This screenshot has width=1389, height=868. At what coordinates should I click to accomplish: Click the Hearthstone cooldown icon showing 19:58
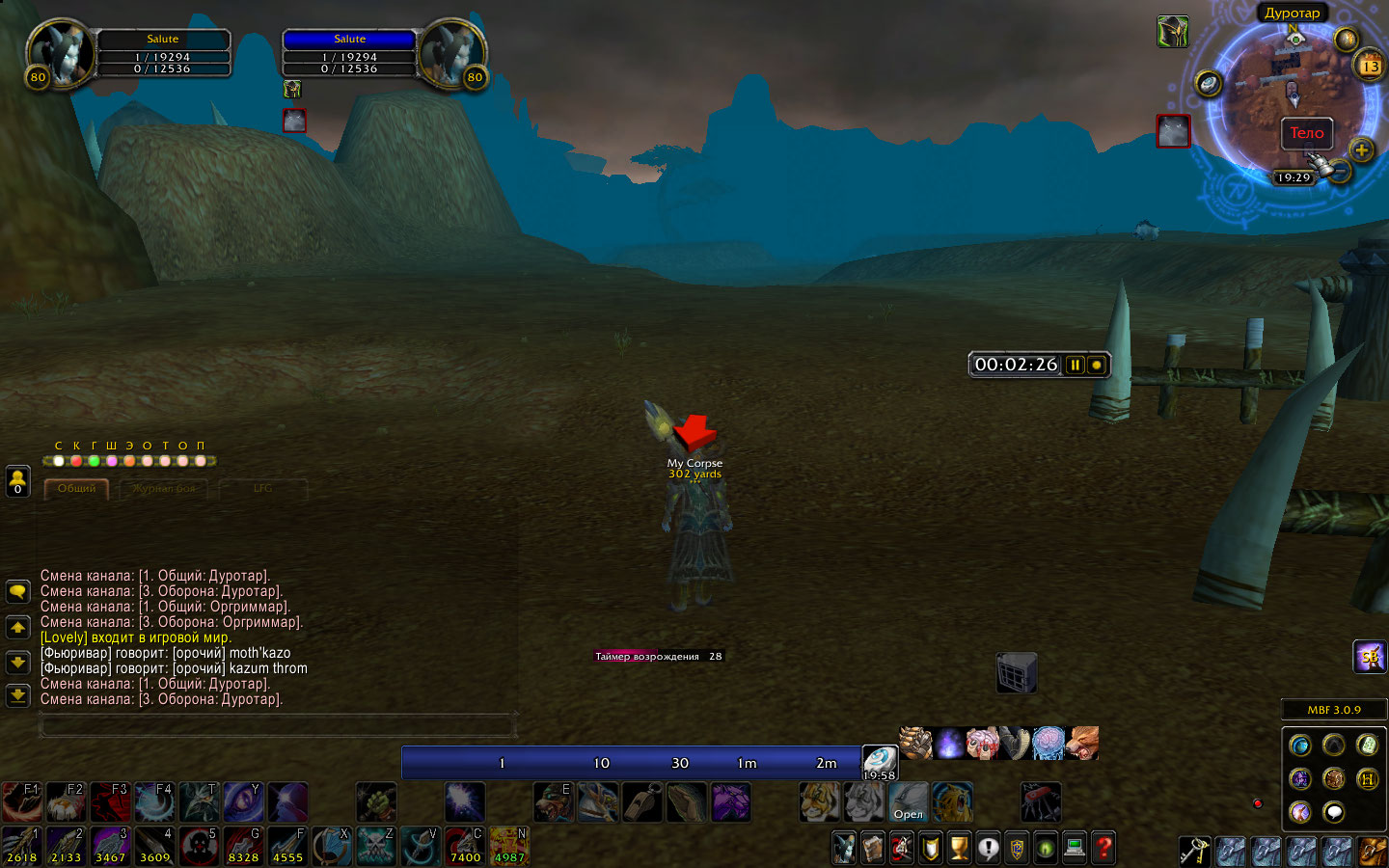879,761
